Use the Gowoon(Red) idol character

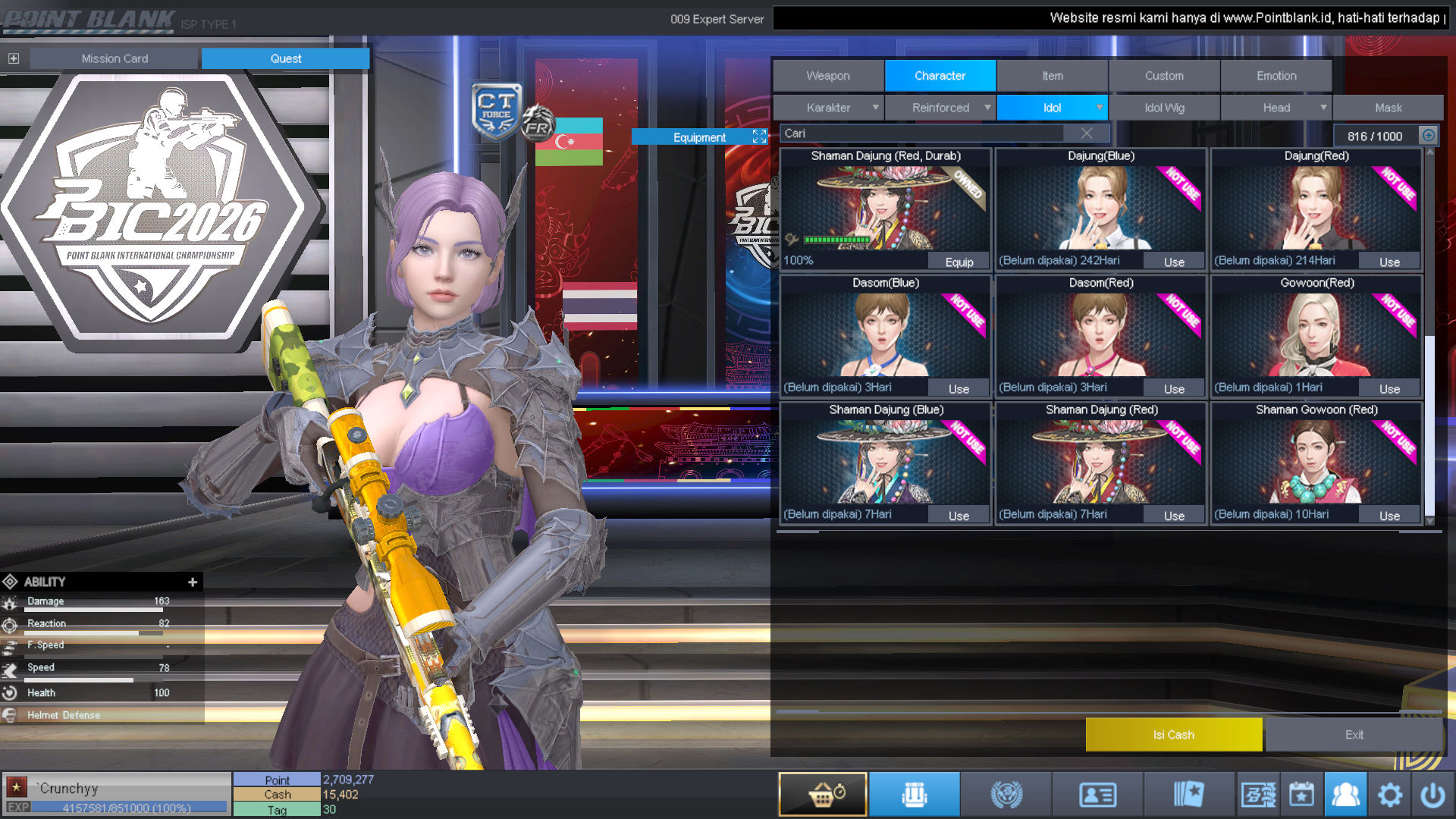1389,389
